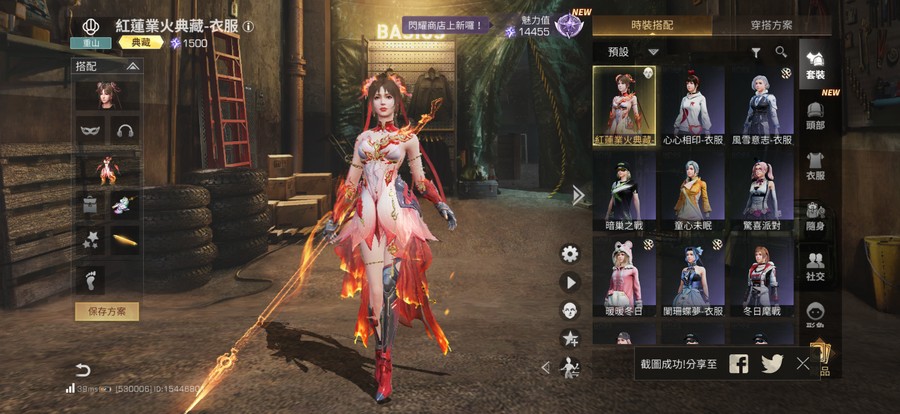The width and height of the screenshot is (900, 414).
Task: Switch to the 穿搭方案 tab
Action: click(771, 25)
